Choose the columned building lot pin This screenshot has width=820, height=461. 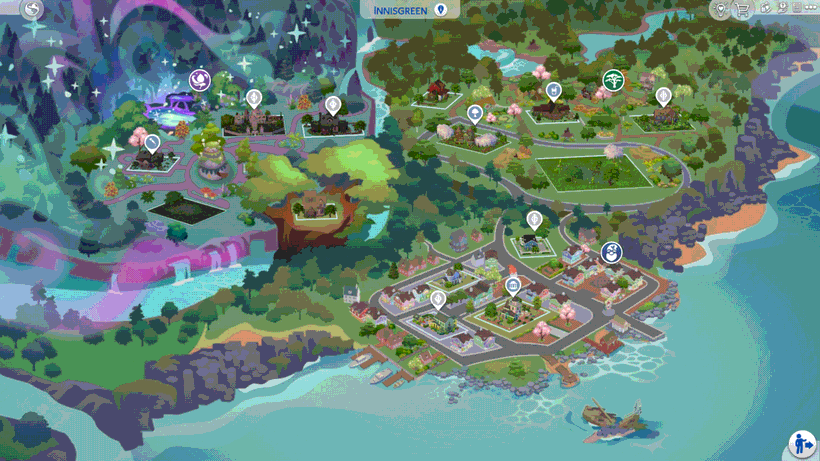(513, 287)
